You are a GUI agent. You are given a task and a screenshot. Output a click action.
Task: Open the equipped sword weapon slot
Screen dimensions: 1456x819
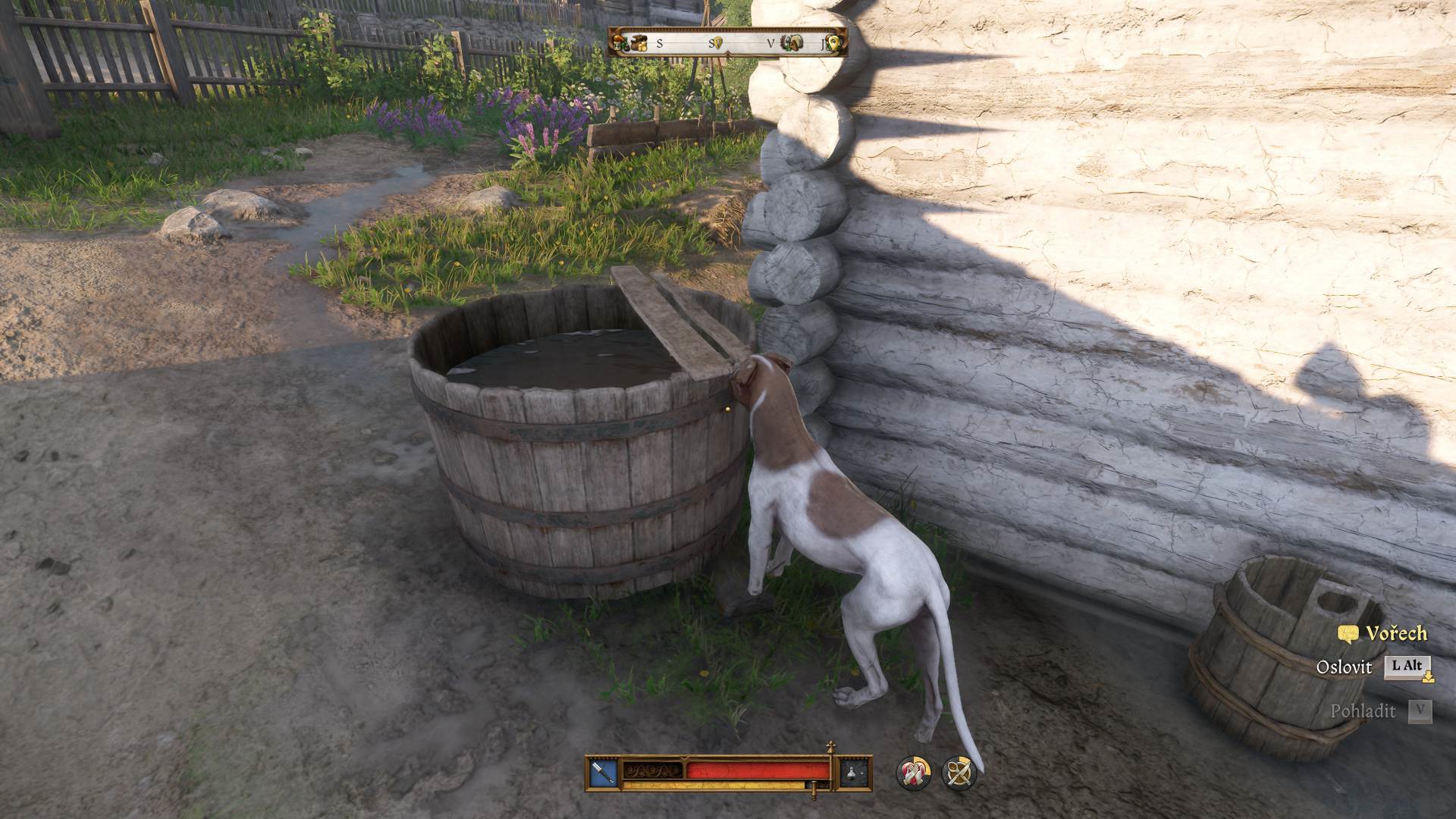pyautogui.click(x=604, y=773)
